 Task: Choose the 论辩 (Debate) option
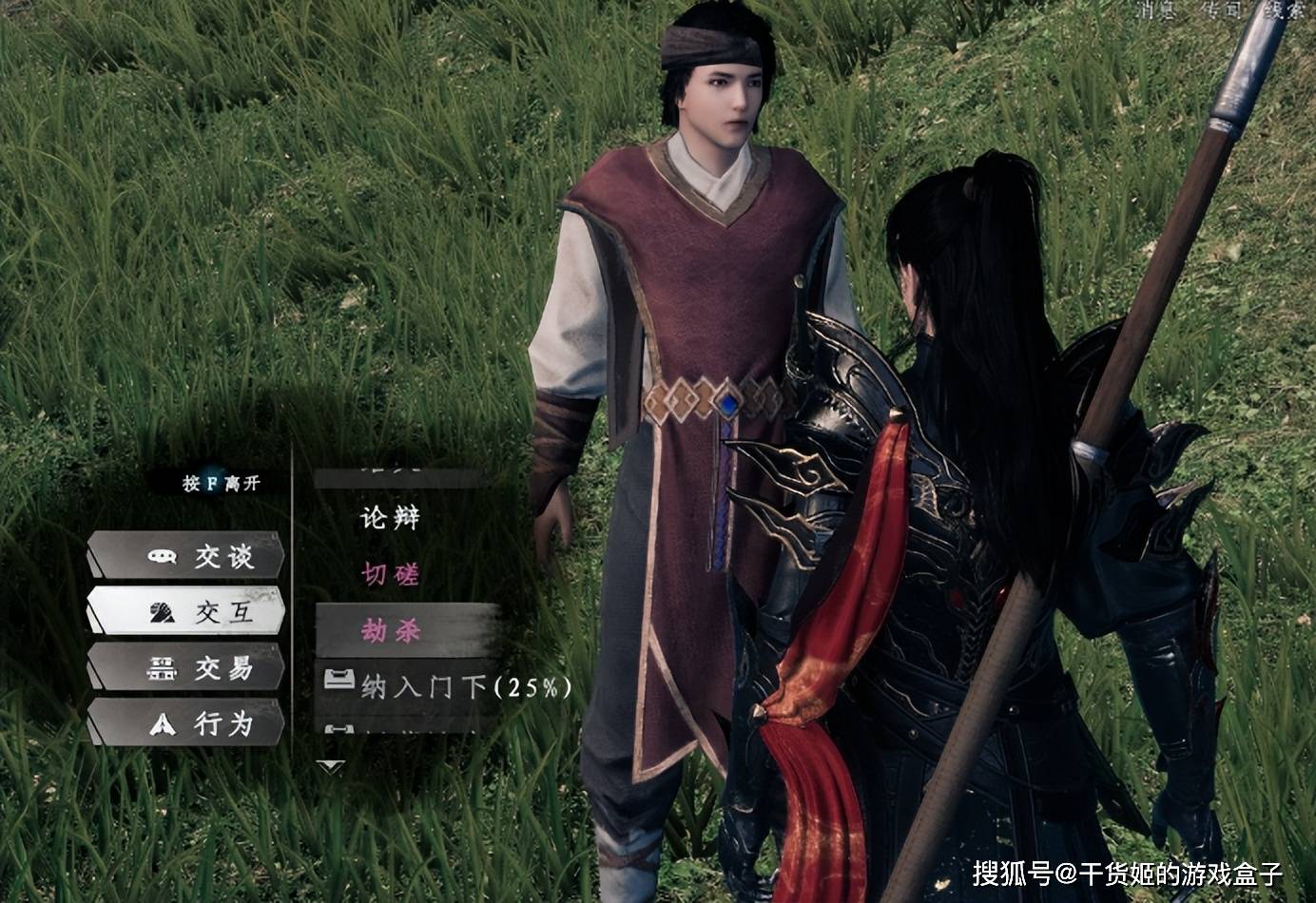pos(390,518)
